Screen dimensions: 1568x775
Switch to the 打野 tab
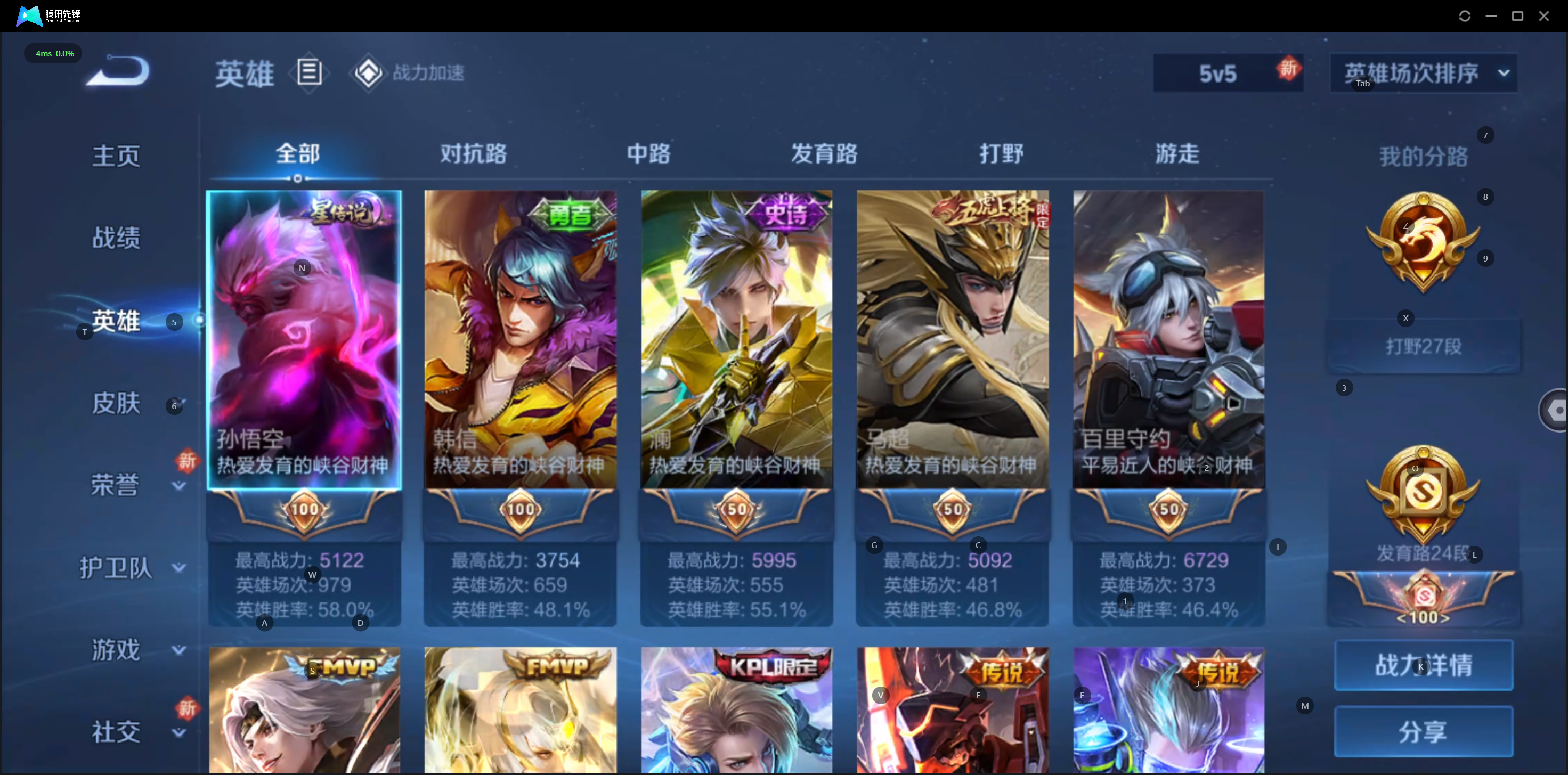point(1001,154)
